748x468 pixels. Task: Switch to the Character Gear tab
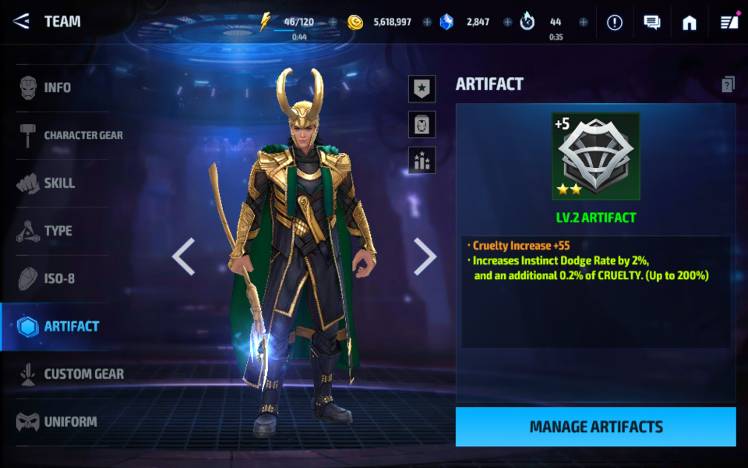pyautogui.click(x=68, y=135)
